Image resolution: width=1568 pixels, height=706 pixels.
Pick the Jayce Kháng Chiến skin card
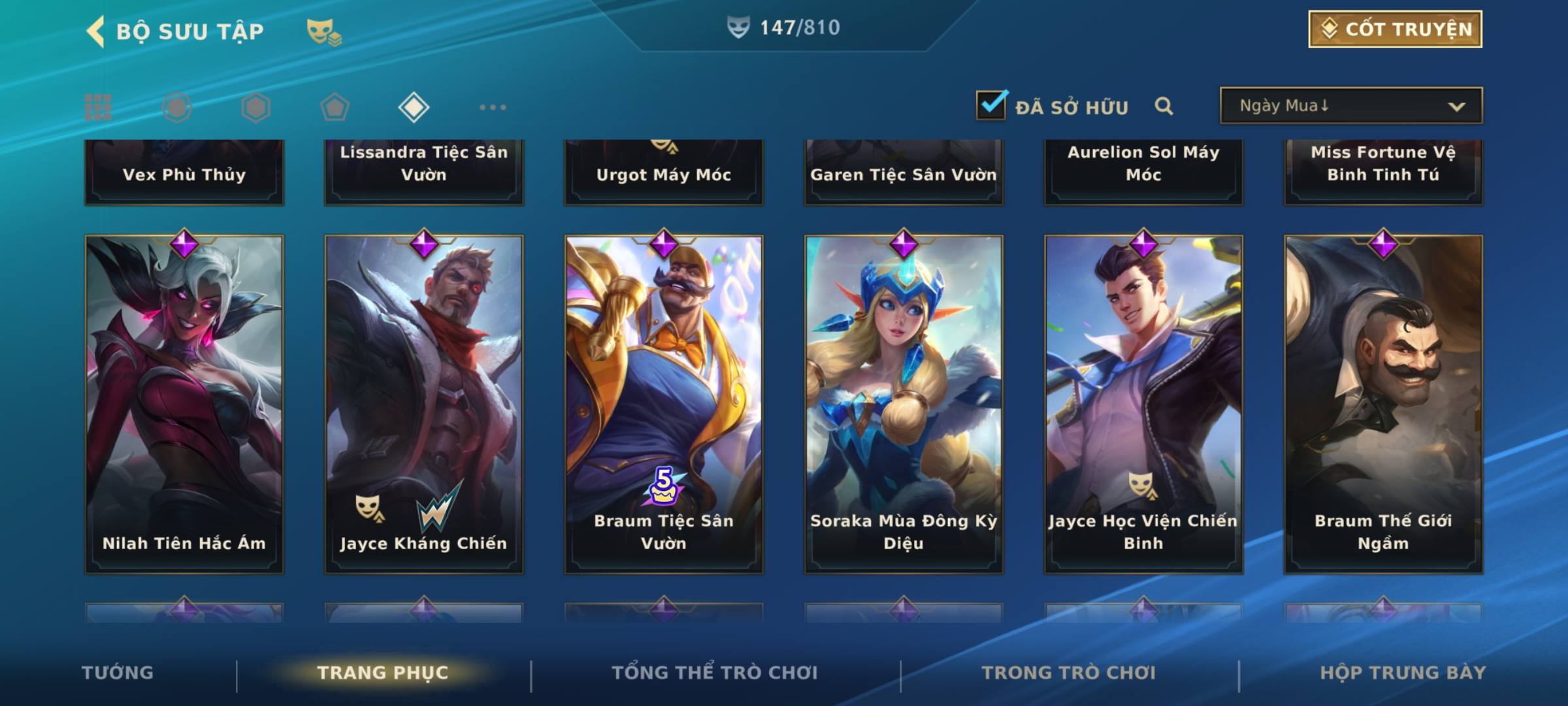coord(424,404)
